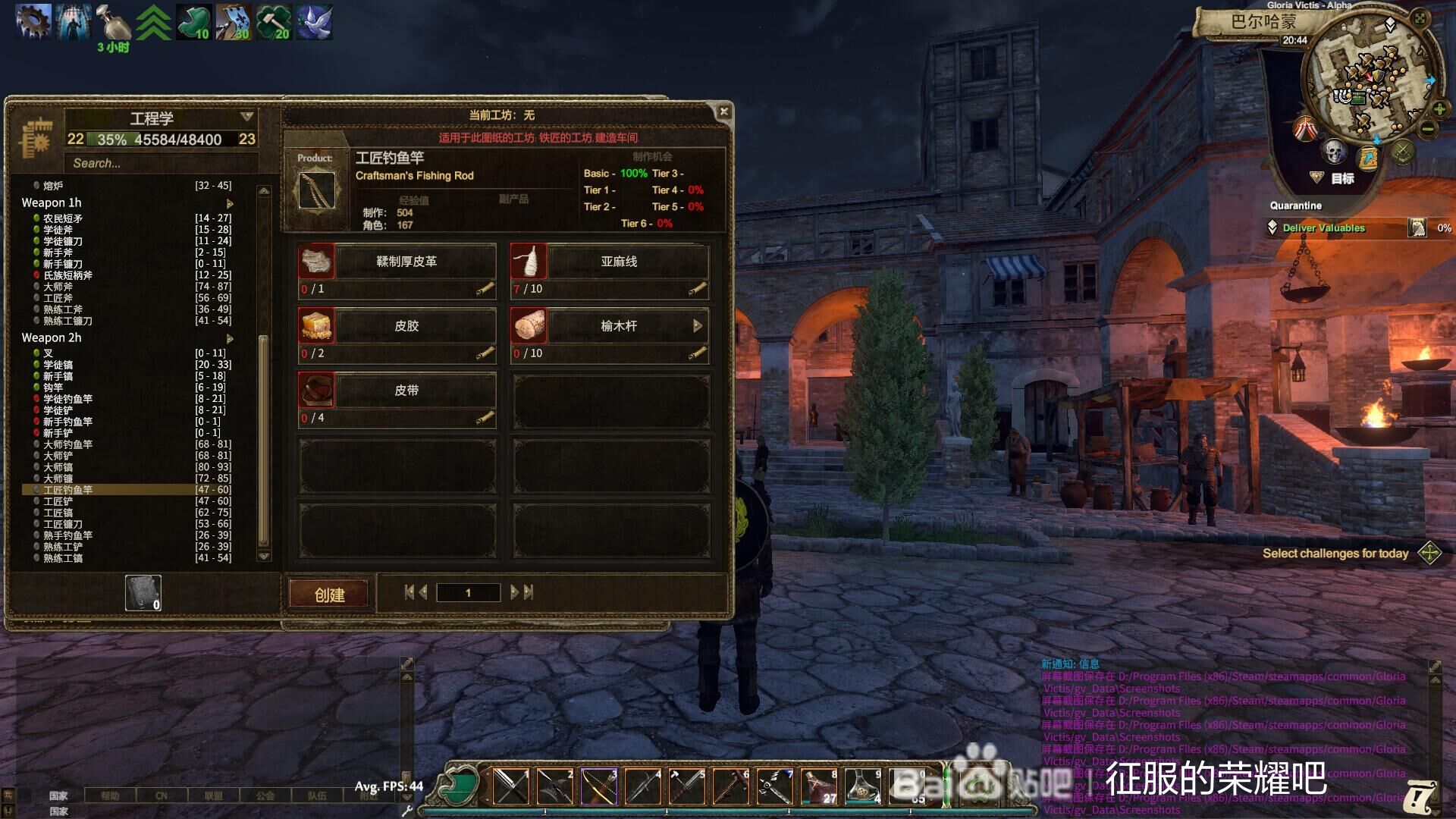The image size is (1456, 819).
Task: Collapse the Weapon 2h category
Action: coord(230,338)
